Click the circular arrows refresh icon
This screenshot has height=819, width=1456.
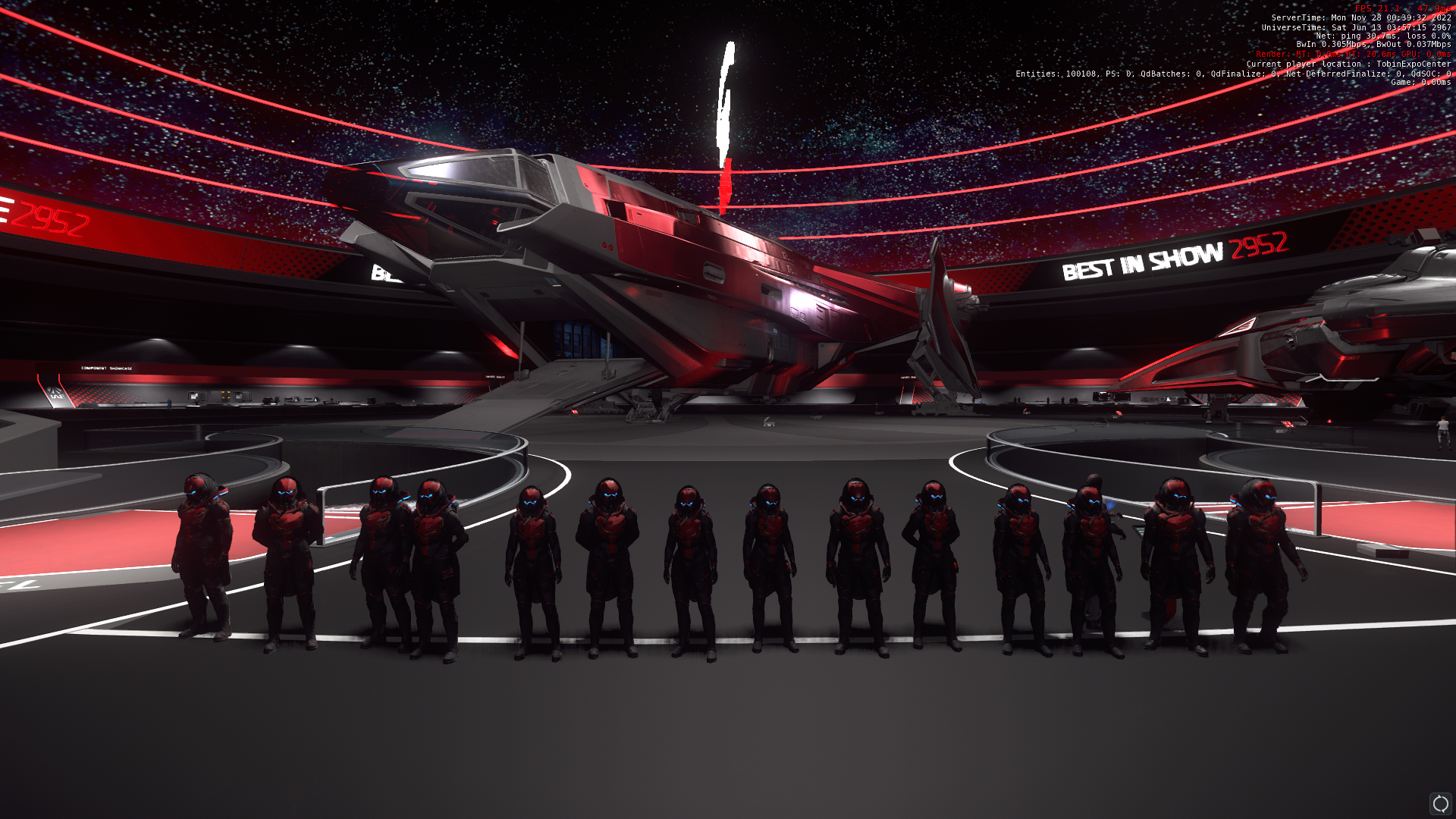(x=1440, y=803)
